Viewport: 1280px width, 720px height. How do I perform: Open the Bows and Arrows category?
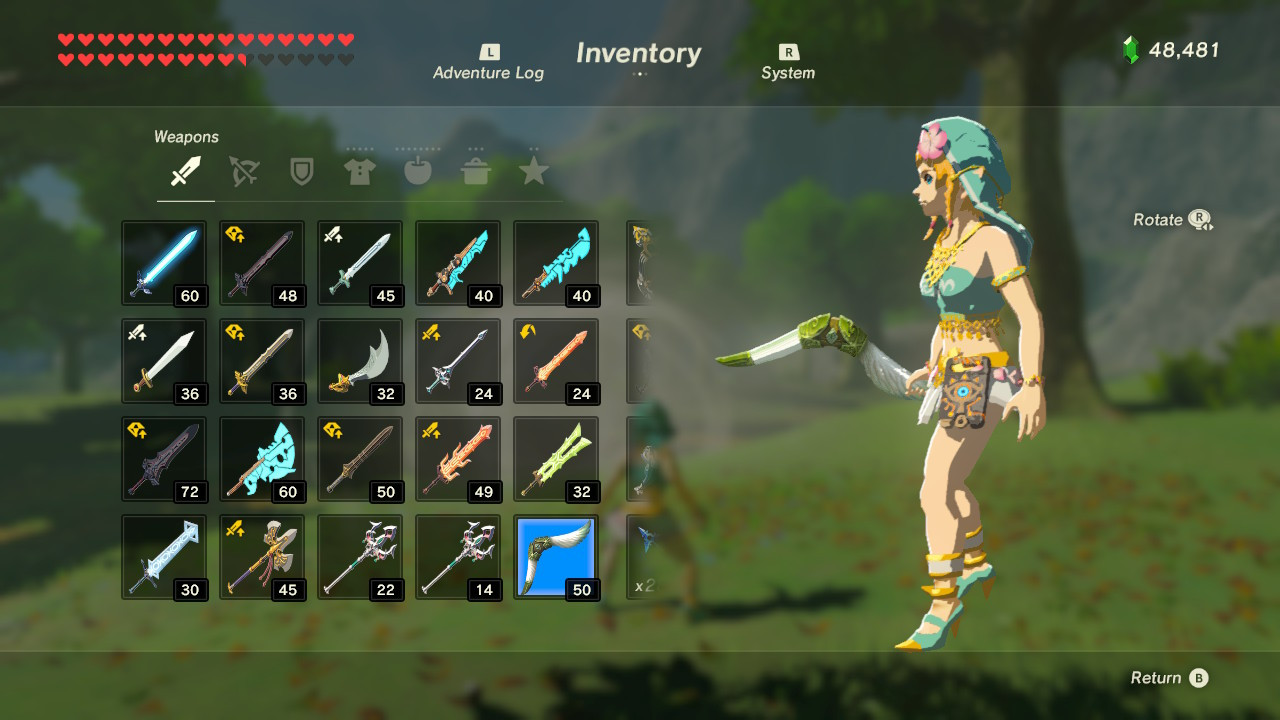243,170
